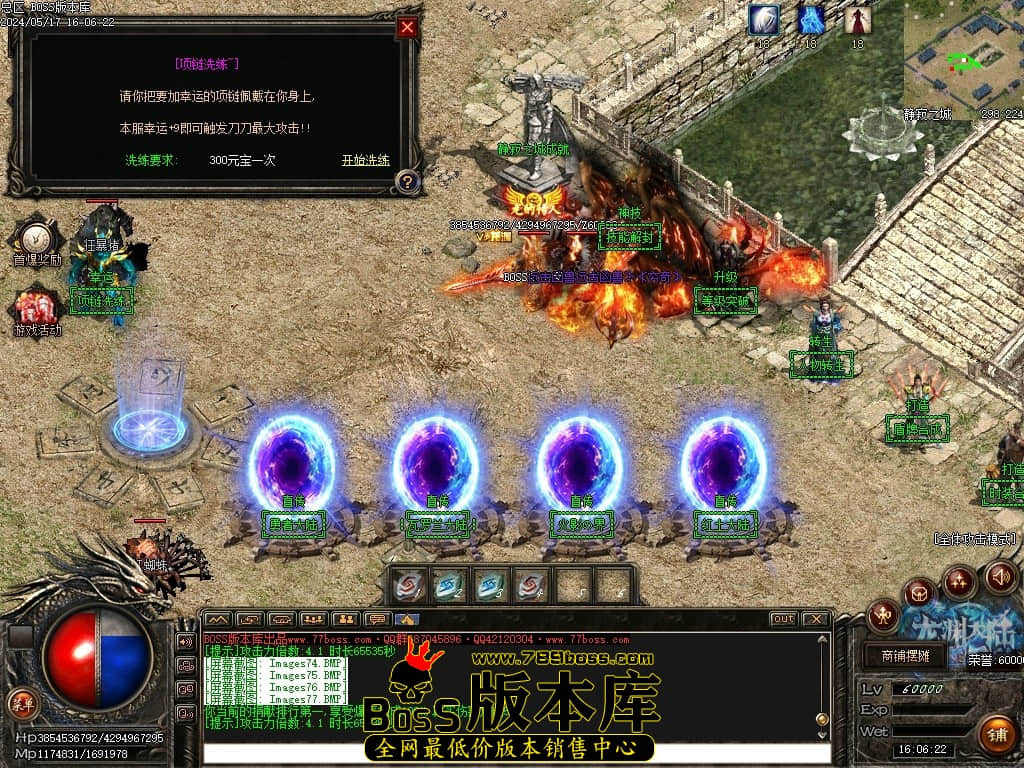Click the 开始洗练 start refining link
The image size is (1024, 768).
point(365,160)
